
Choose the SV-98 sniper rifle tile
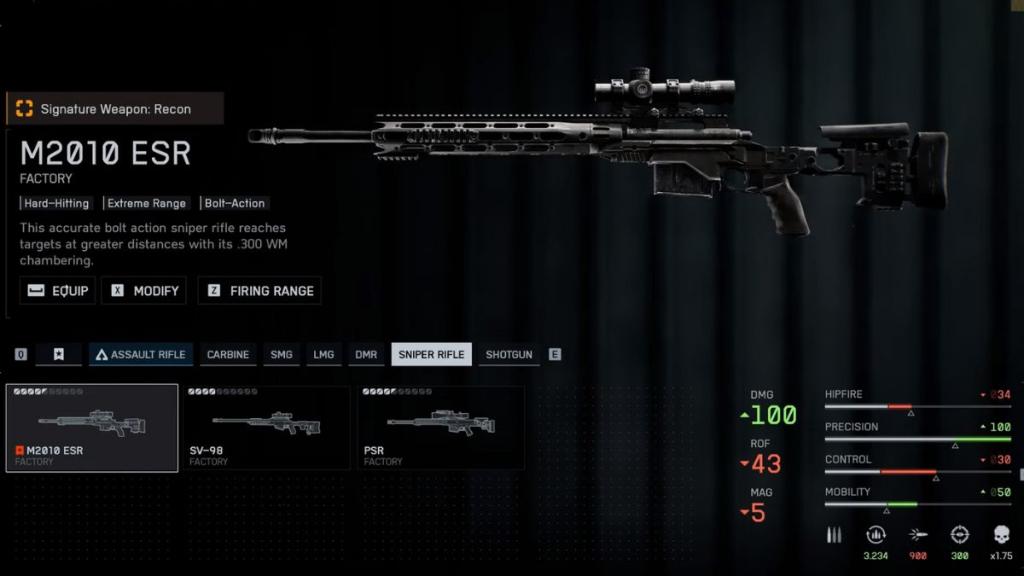pyautogui.click(x=266, y=428)
